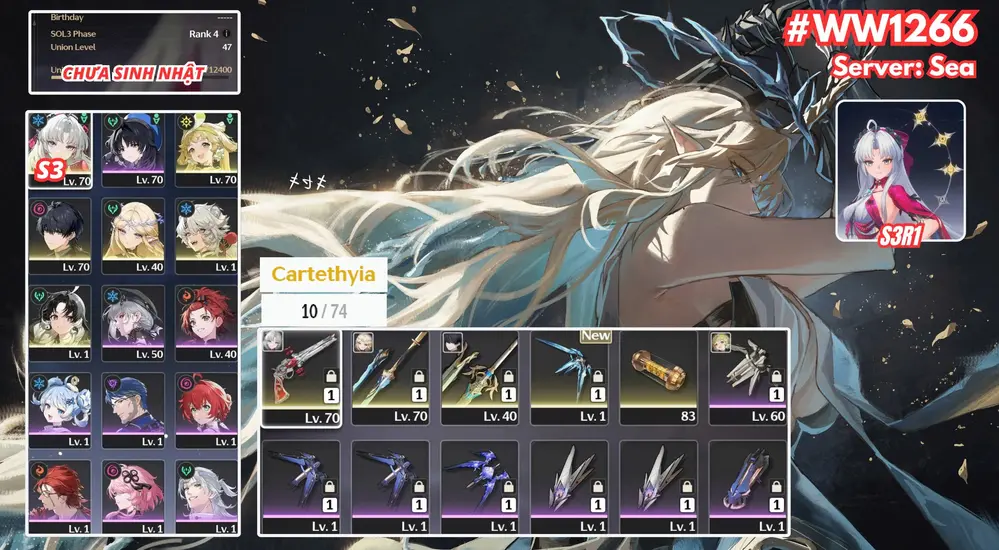
Task: Choose the red-haired character wearing glasses
Action: point(60,497)
